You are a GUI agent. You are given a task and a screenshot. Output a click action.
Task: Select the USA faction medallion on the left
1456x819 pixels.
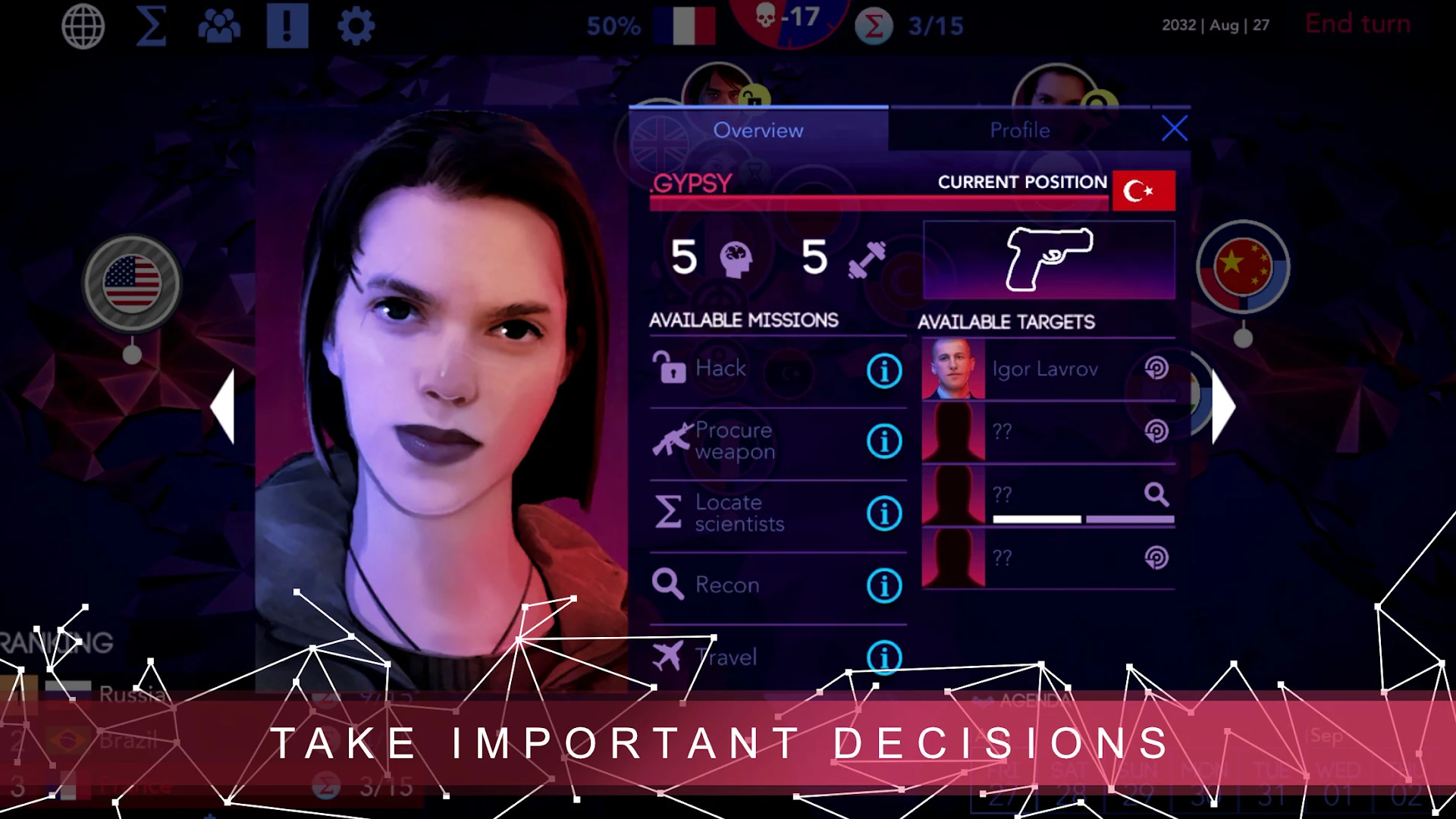[x=133, y=281]
